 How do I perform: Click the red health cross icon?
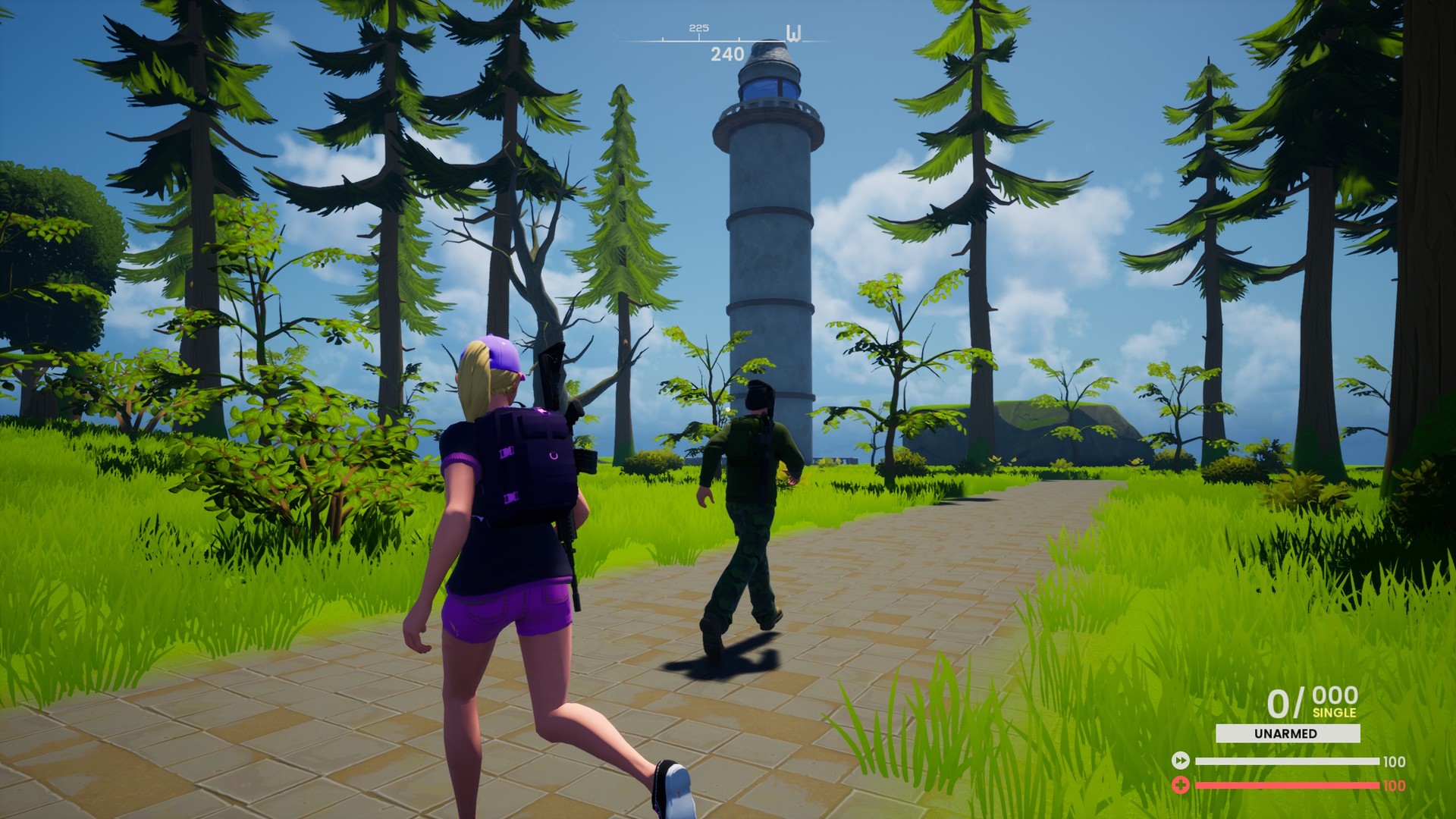(1181, 784)
